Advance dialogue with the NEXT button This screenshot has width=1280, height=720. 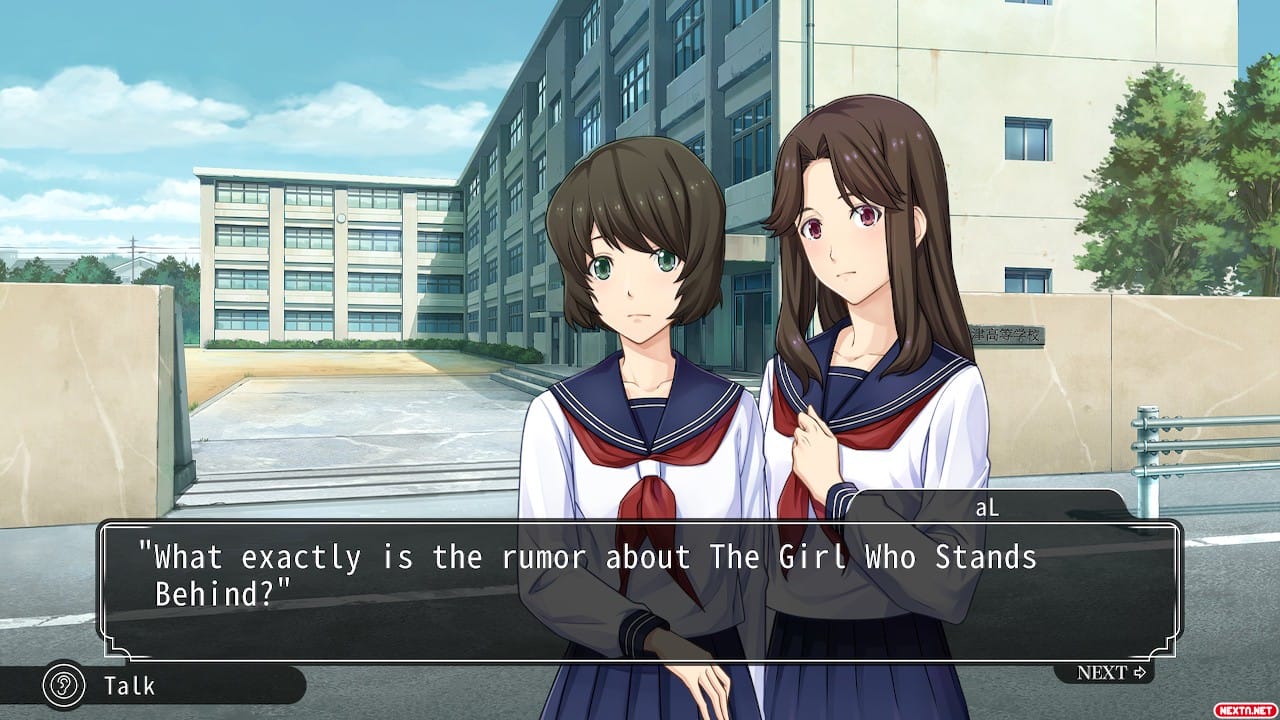(1109, 672)
